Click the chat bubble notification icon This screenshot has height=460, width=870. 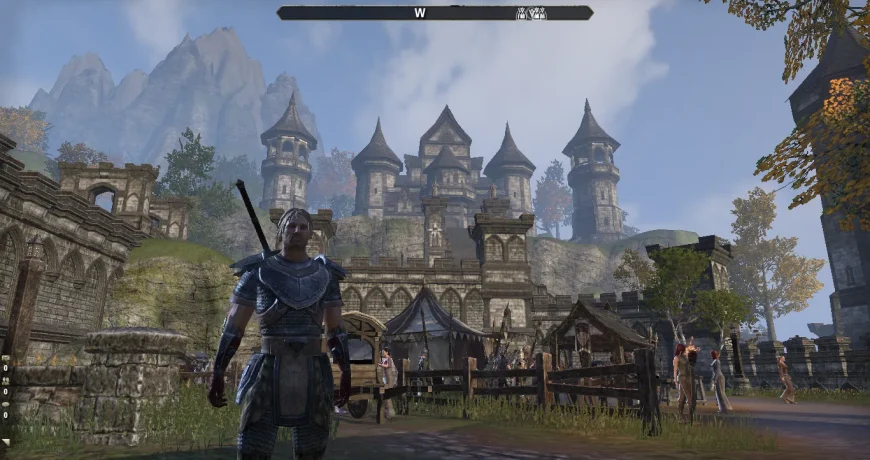(5, 403)
